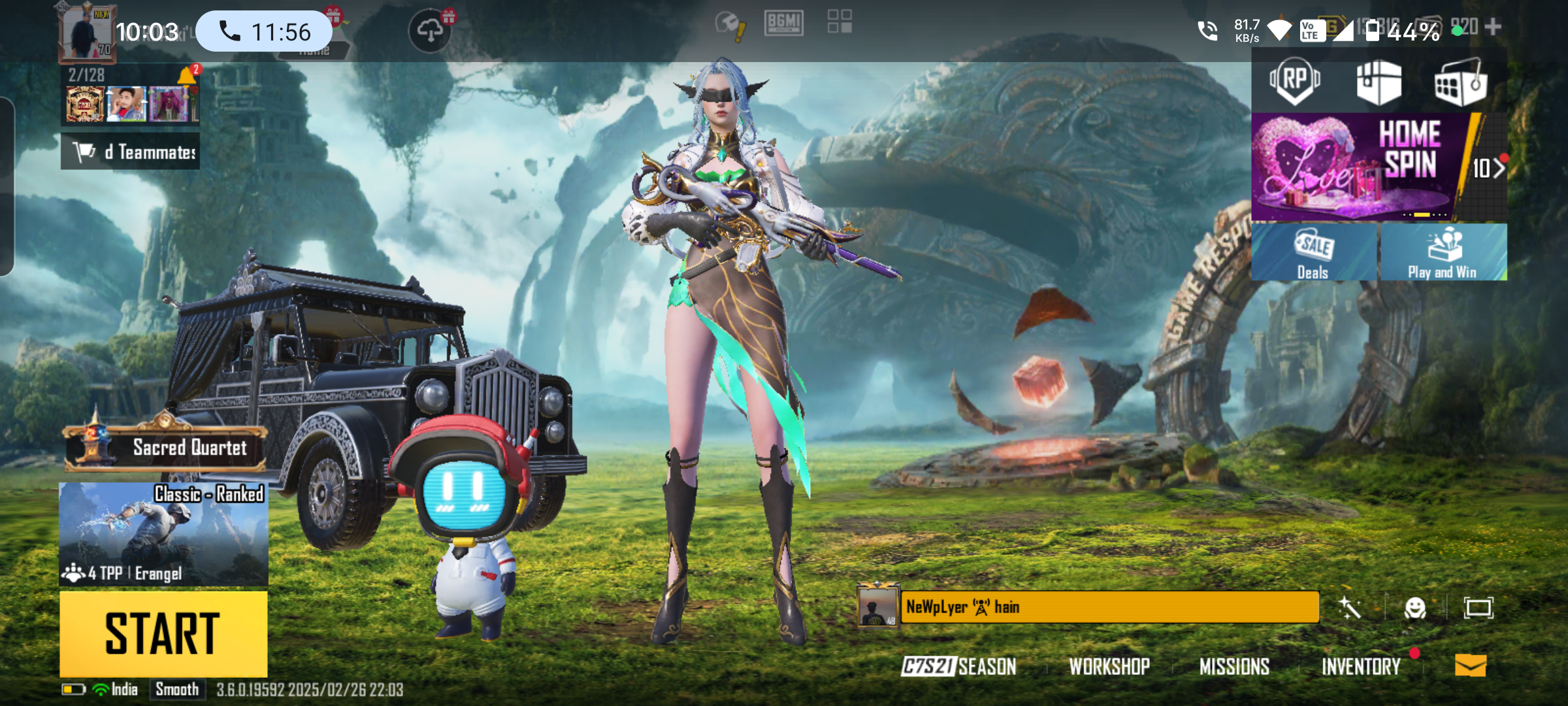Viewport: 1568px width, 706px height.
Task: Open the C7S21 Season page
Action: [x=958, y=666]
